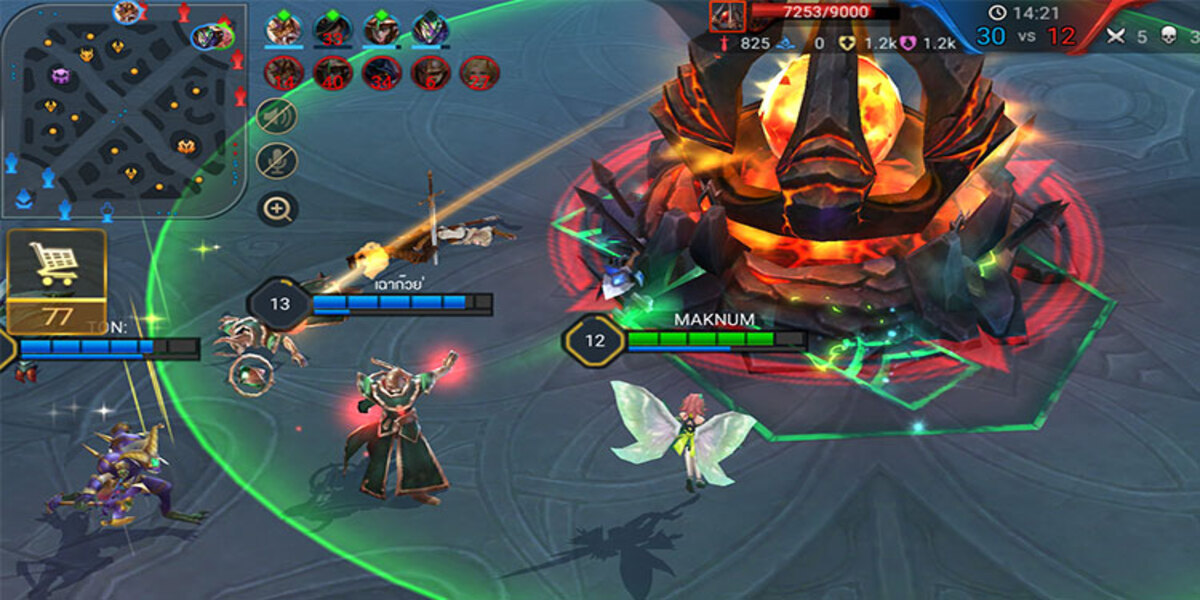The width and height of the screenshot is (1200, 600).
Task: Select the enemy portrait with respawn timer 40
Action: click(333, 73)
